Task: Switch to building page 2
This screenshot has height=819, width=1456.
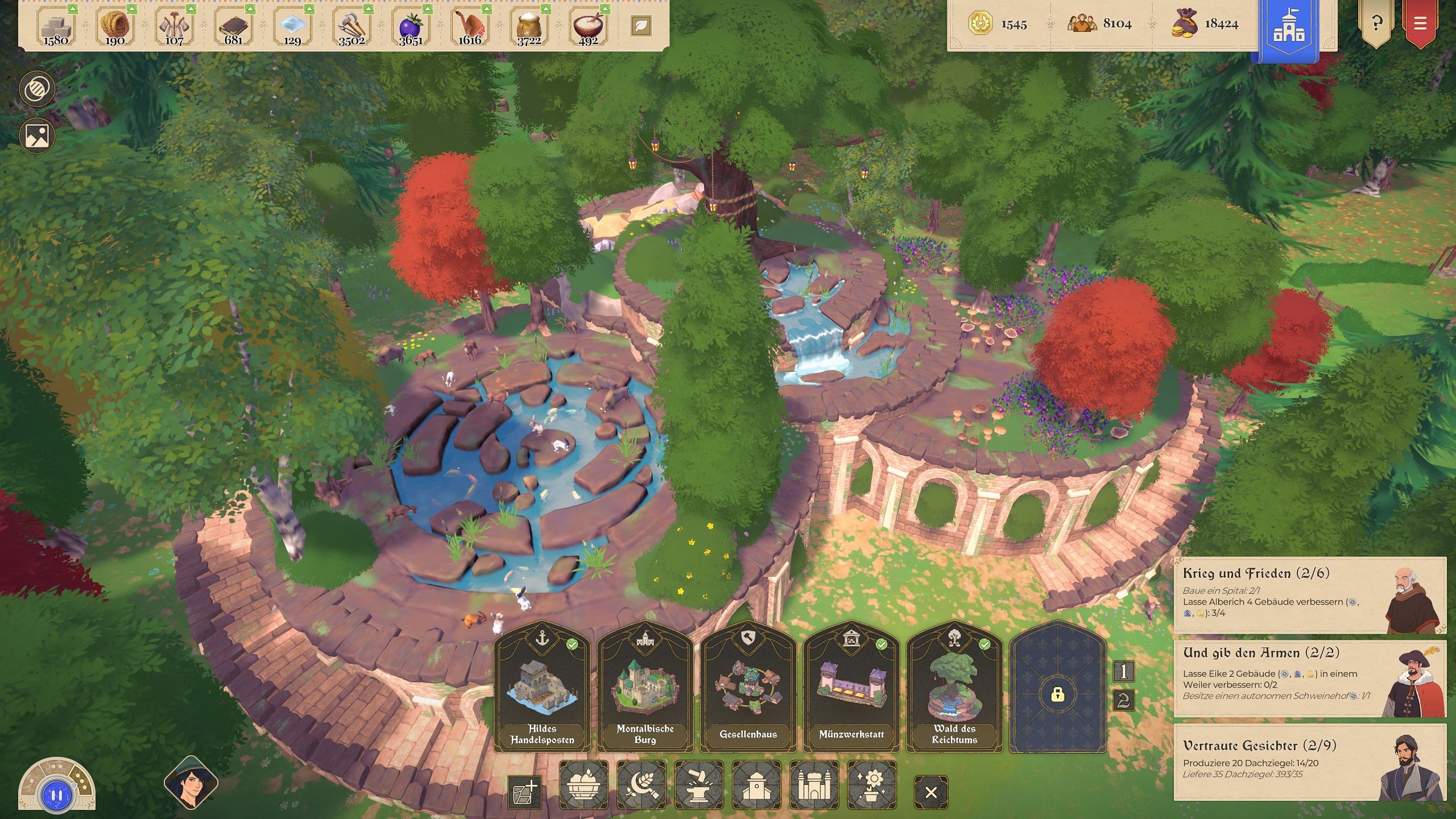Action: click(1123, 700)
